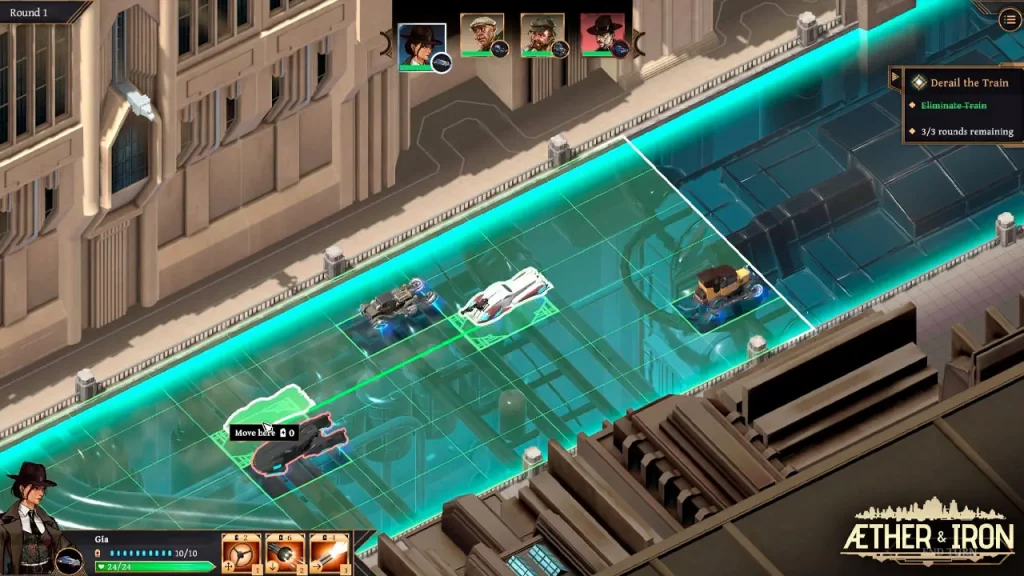Select the white hovercar unit on the grid
The height and width of the screenshot is (576, 1024).
[x=505, y=296]
